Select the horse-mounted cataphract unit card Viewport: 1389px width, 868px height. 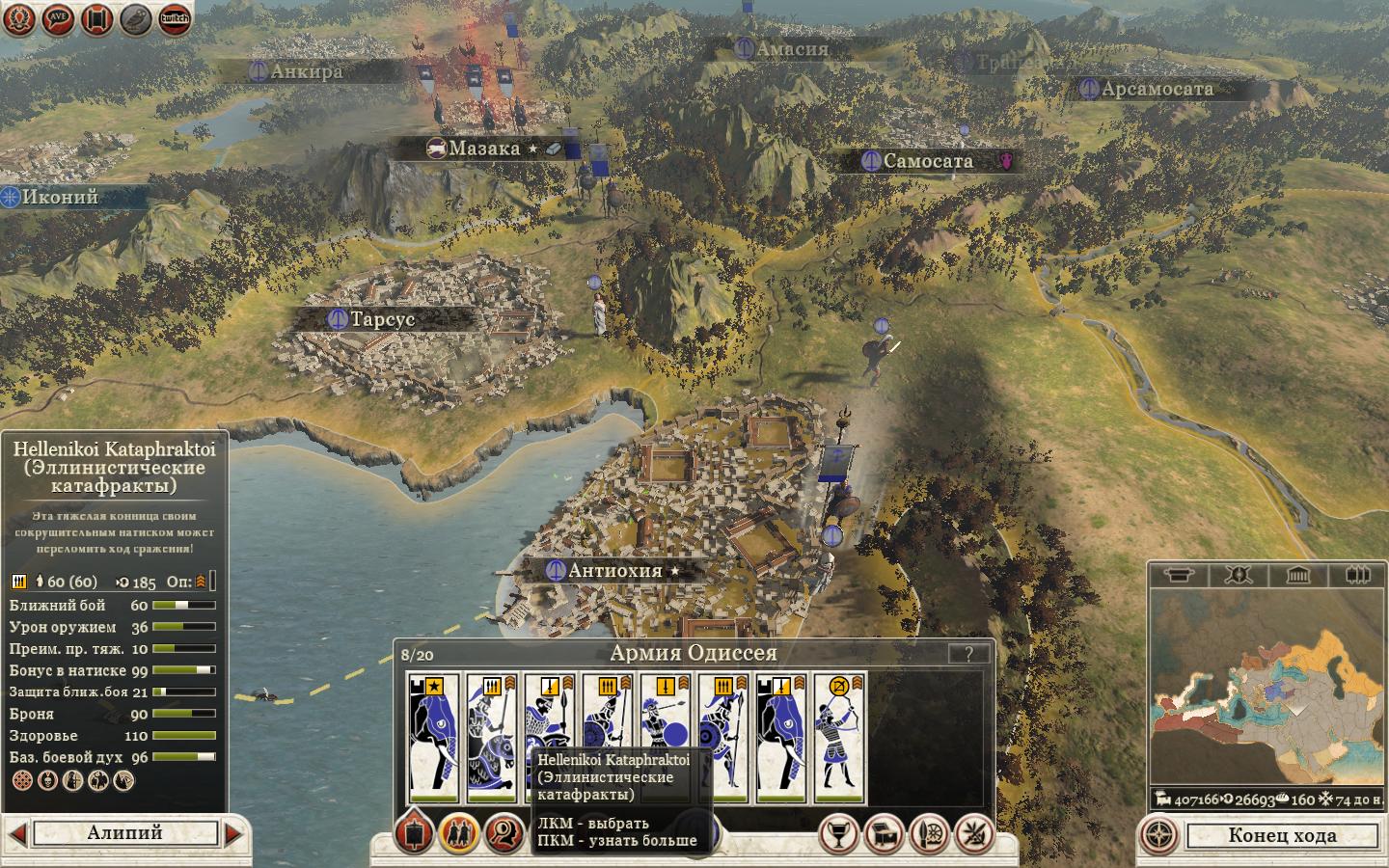coord(492,738)
